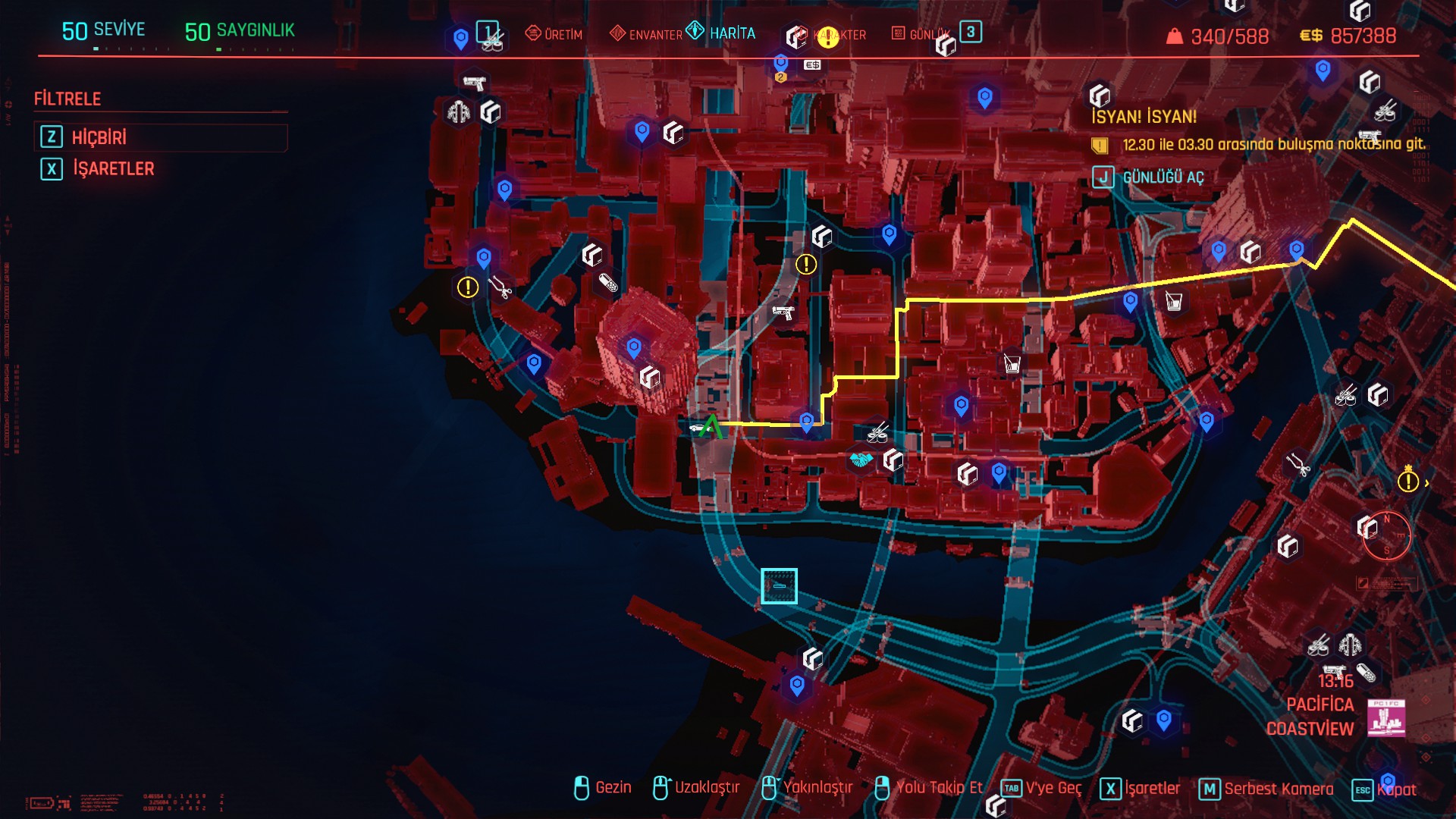
Task: Select the tracked quest İSYAN! İSYAN!
Action: [1144, 117]
